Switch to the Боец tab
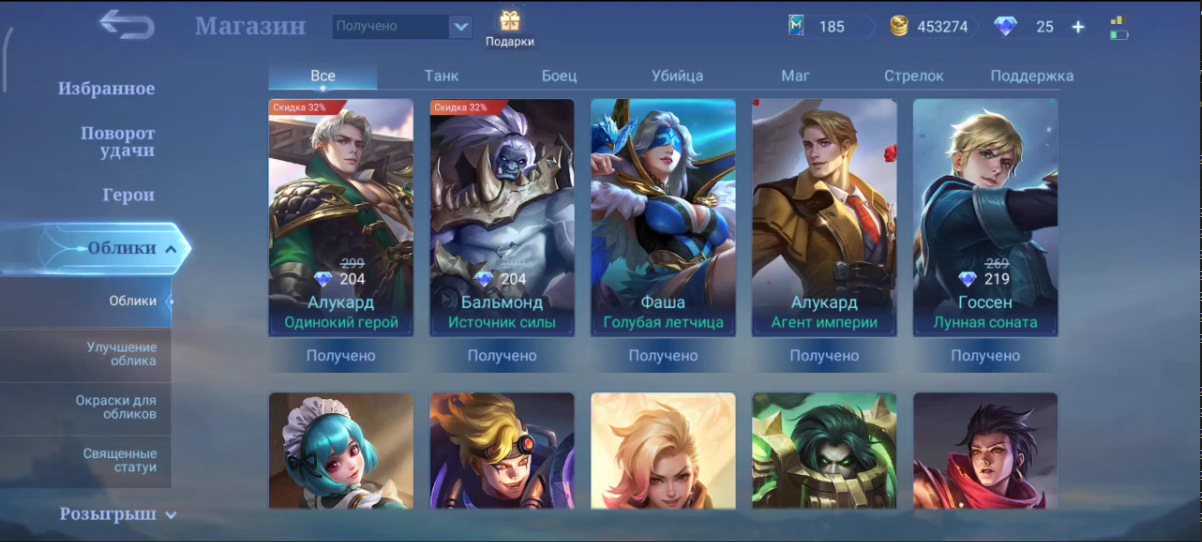 pyautogui.click(x=559, y=76)
